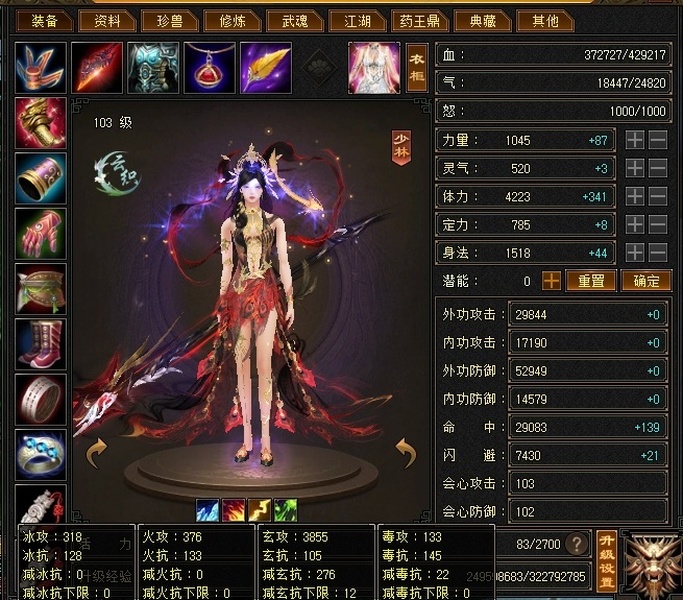This screenshot has height=600, width=683.
Task: Open the 升级设置 button
Action: coord(606,561)
